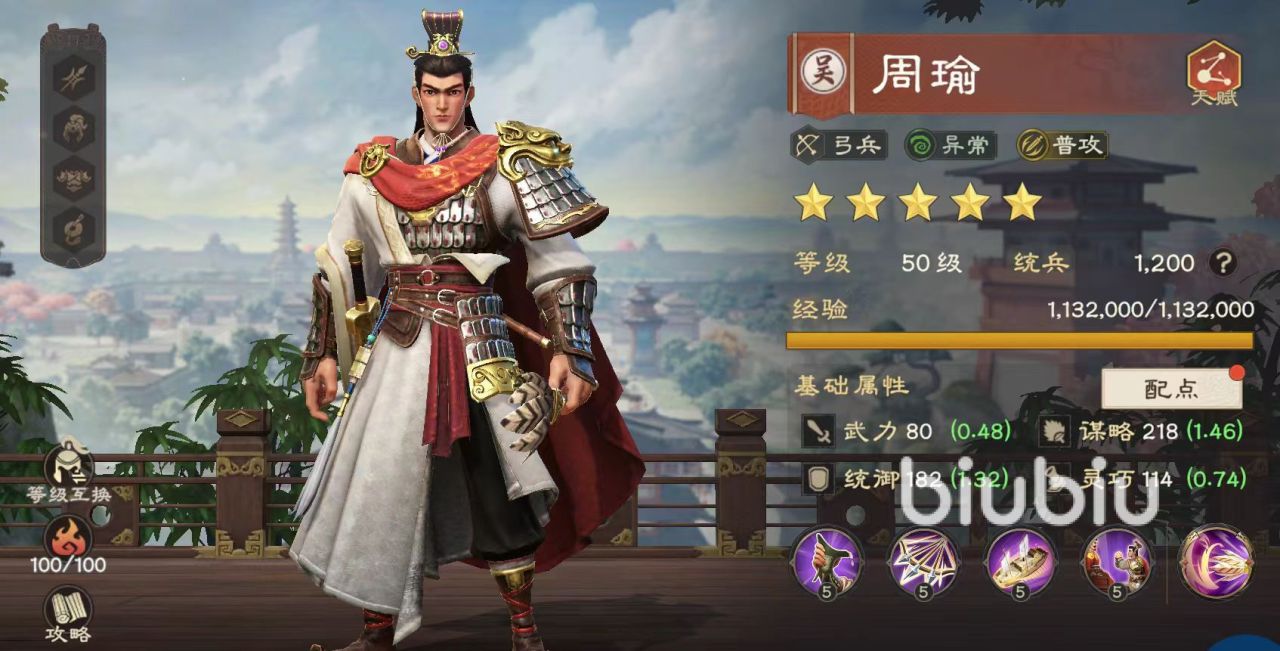Image resolution: width=1280 pixels, height=651 pixels.
Task: Click the 配点 attribute allocation button
Action: (x=1171, y=389)
